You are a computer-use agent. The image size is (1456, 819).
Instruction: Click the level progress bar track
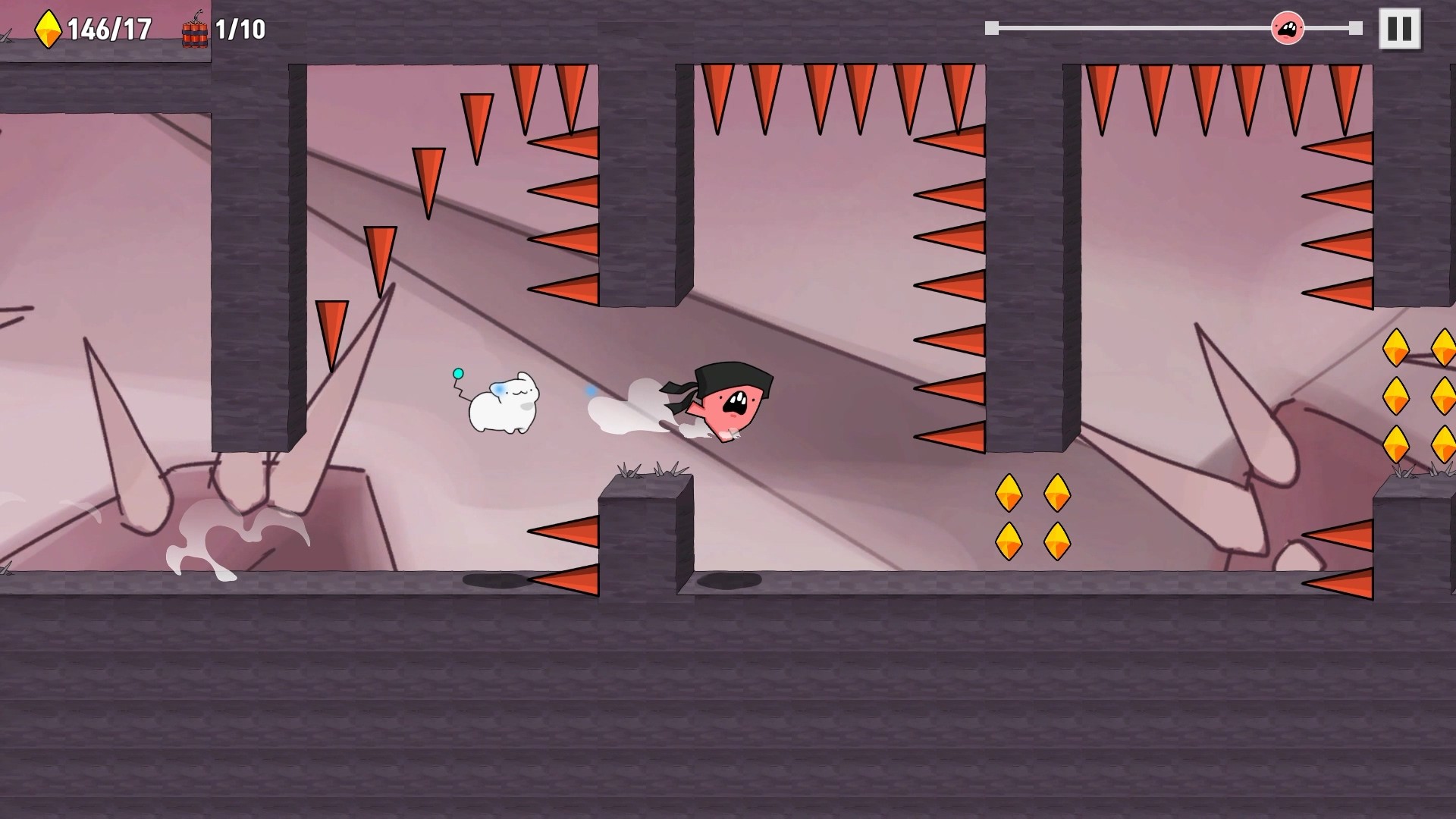(1137, 29)
